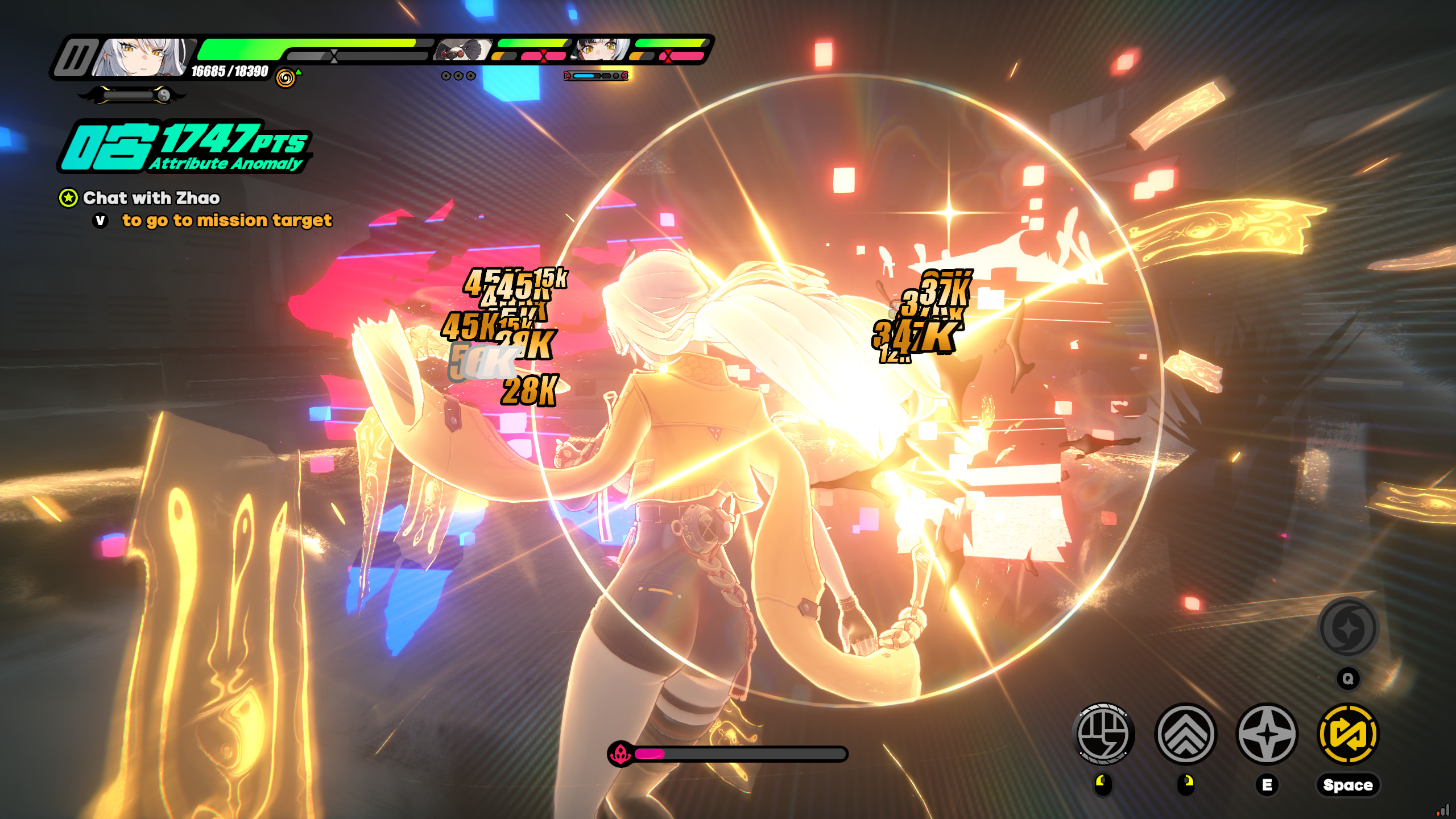Viewport: 1456px width, 819px height.
Task: Activate the double-chevron dodge button
Action: [1186, 734]
